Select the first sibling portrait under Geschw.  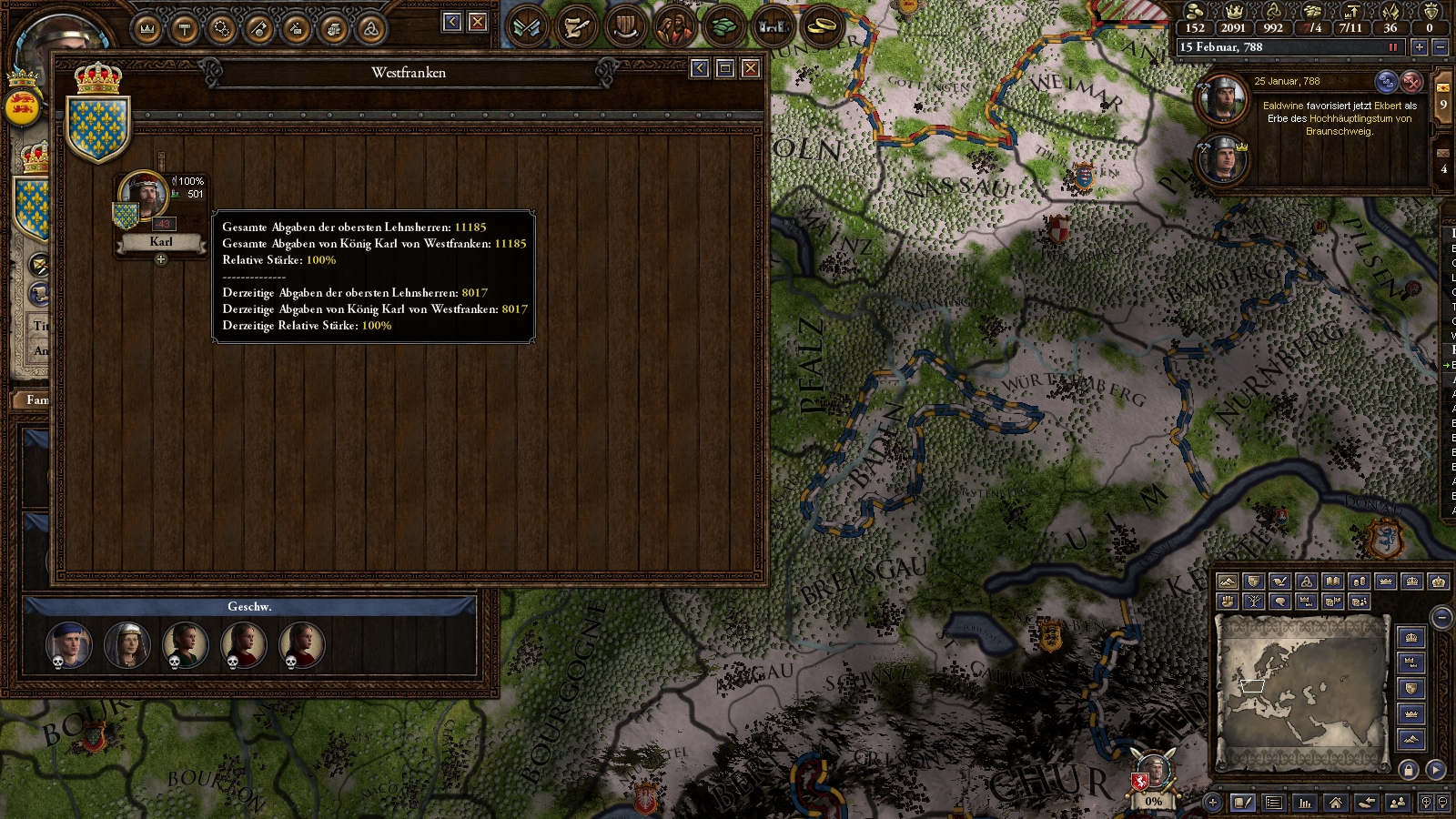coord(69,645)
